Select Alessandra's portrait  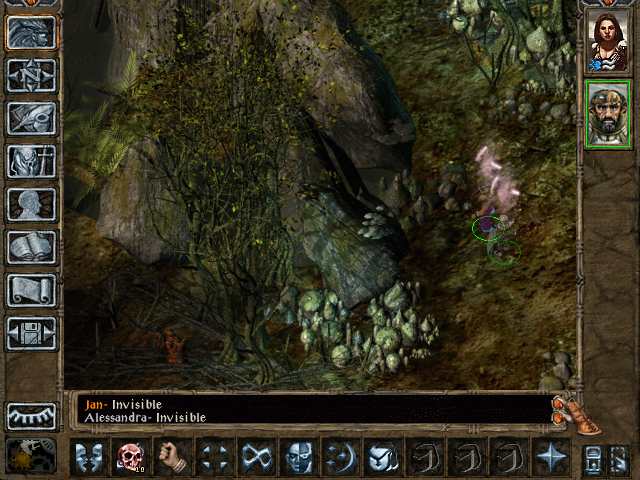click(608, 41)
